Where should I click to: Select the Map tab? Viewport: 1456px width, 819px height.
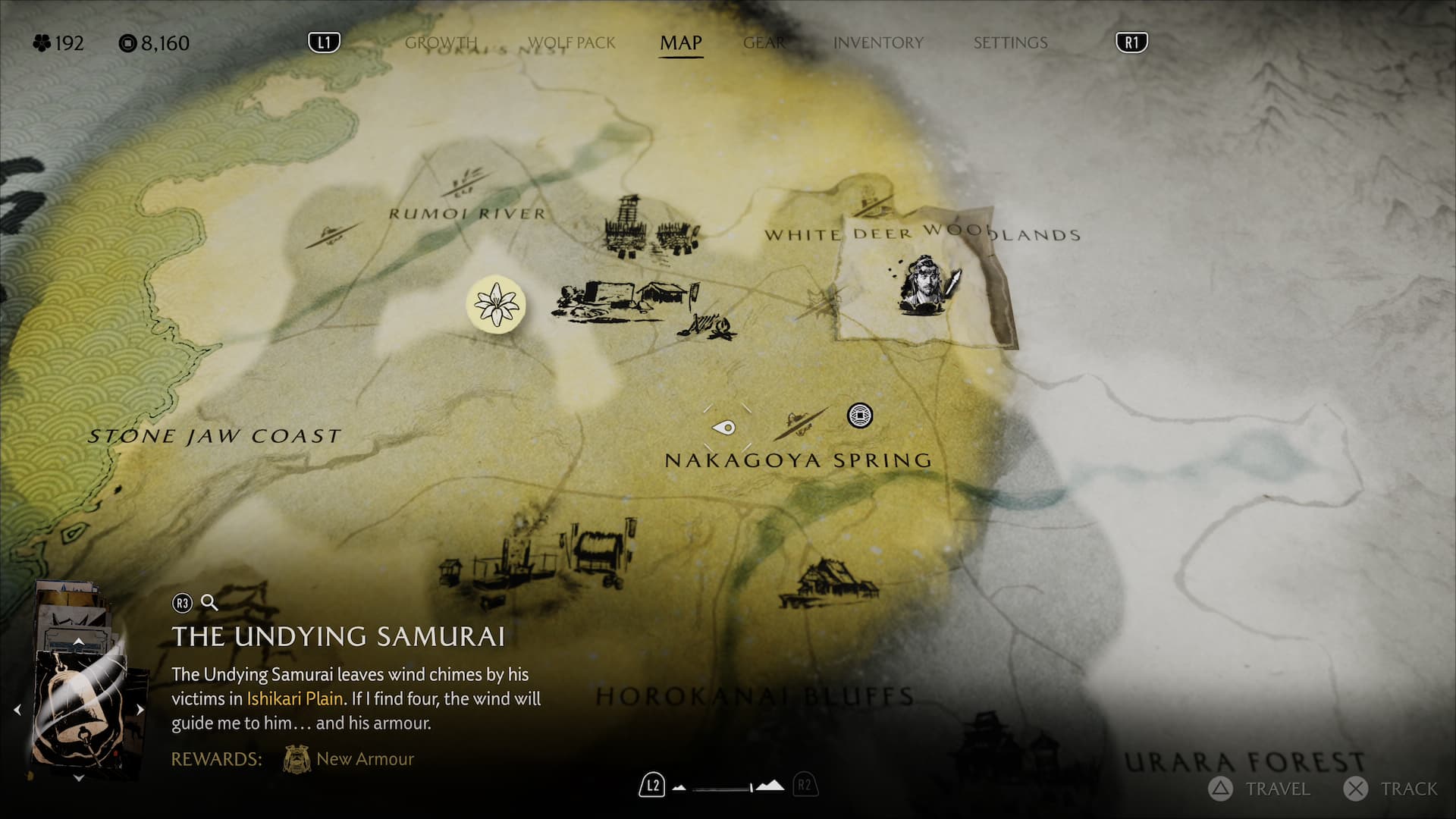[x=680, y=42]
